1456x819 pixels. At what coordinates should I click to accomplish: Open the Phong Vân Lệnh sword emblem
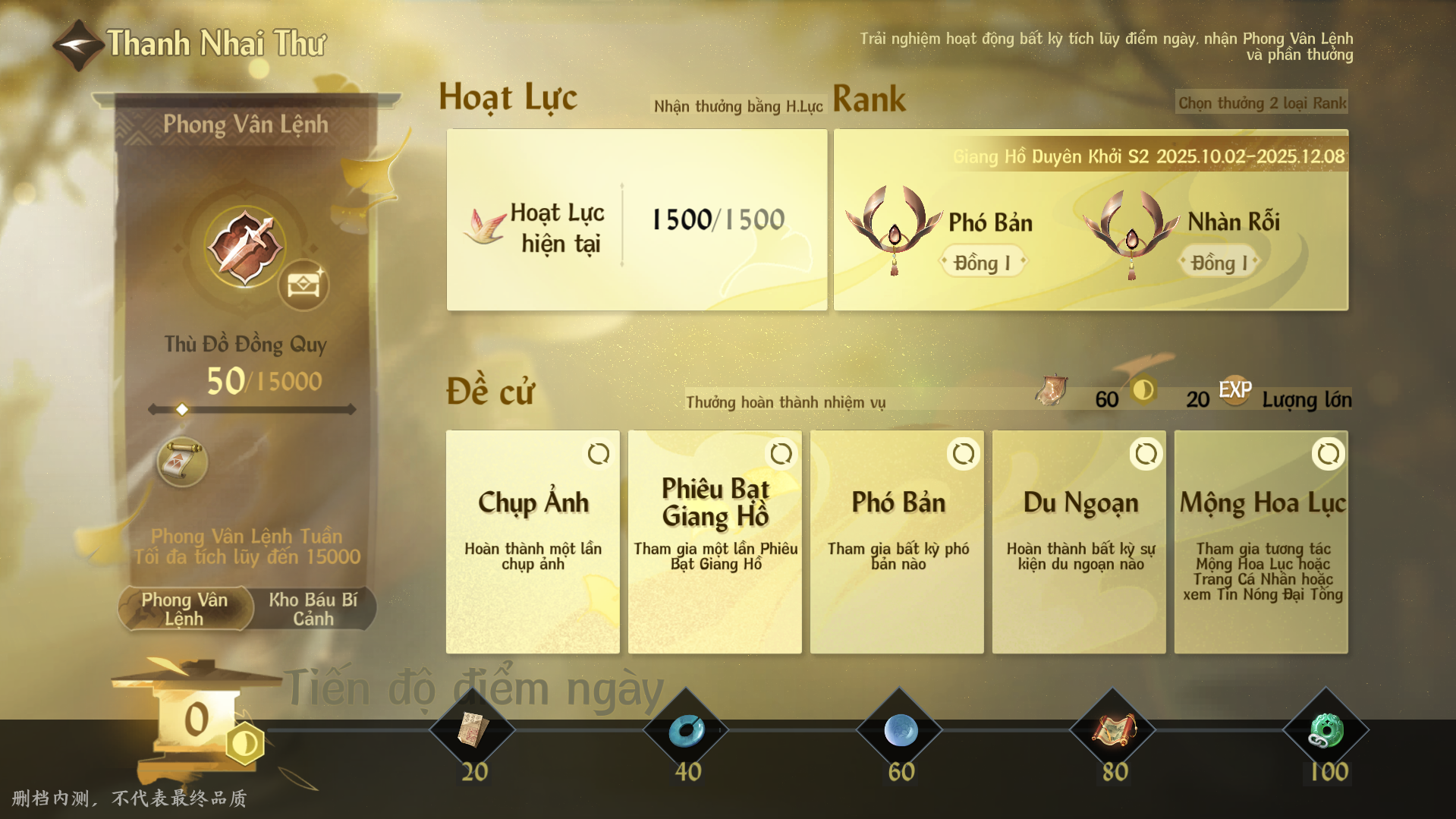click(x=244, y=247)
